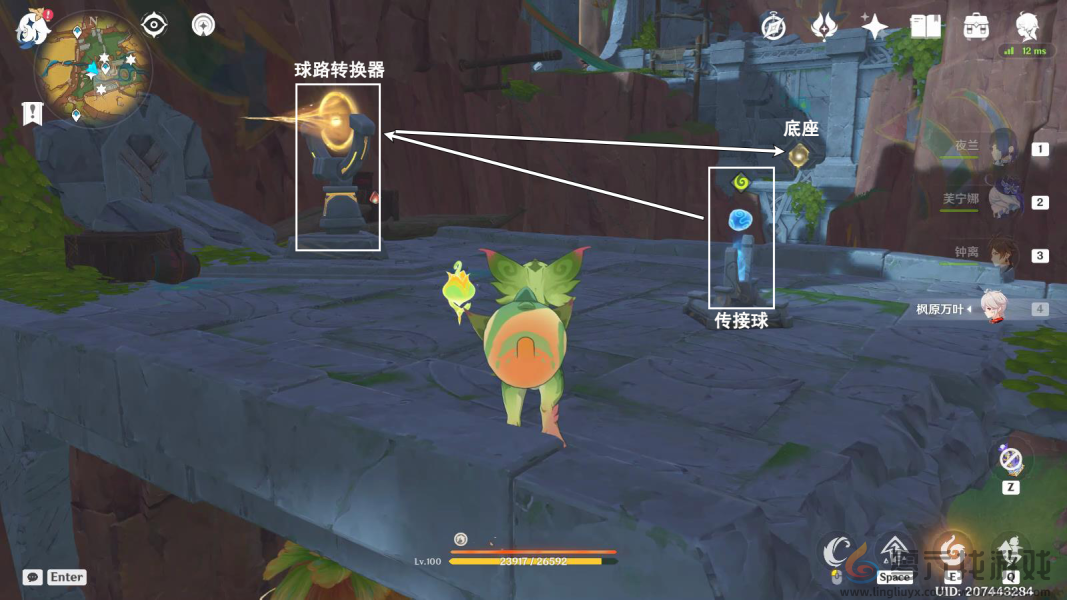Open the quest banner with exclamation mark
Screen dimensions: 1067x600
(31, 113)
